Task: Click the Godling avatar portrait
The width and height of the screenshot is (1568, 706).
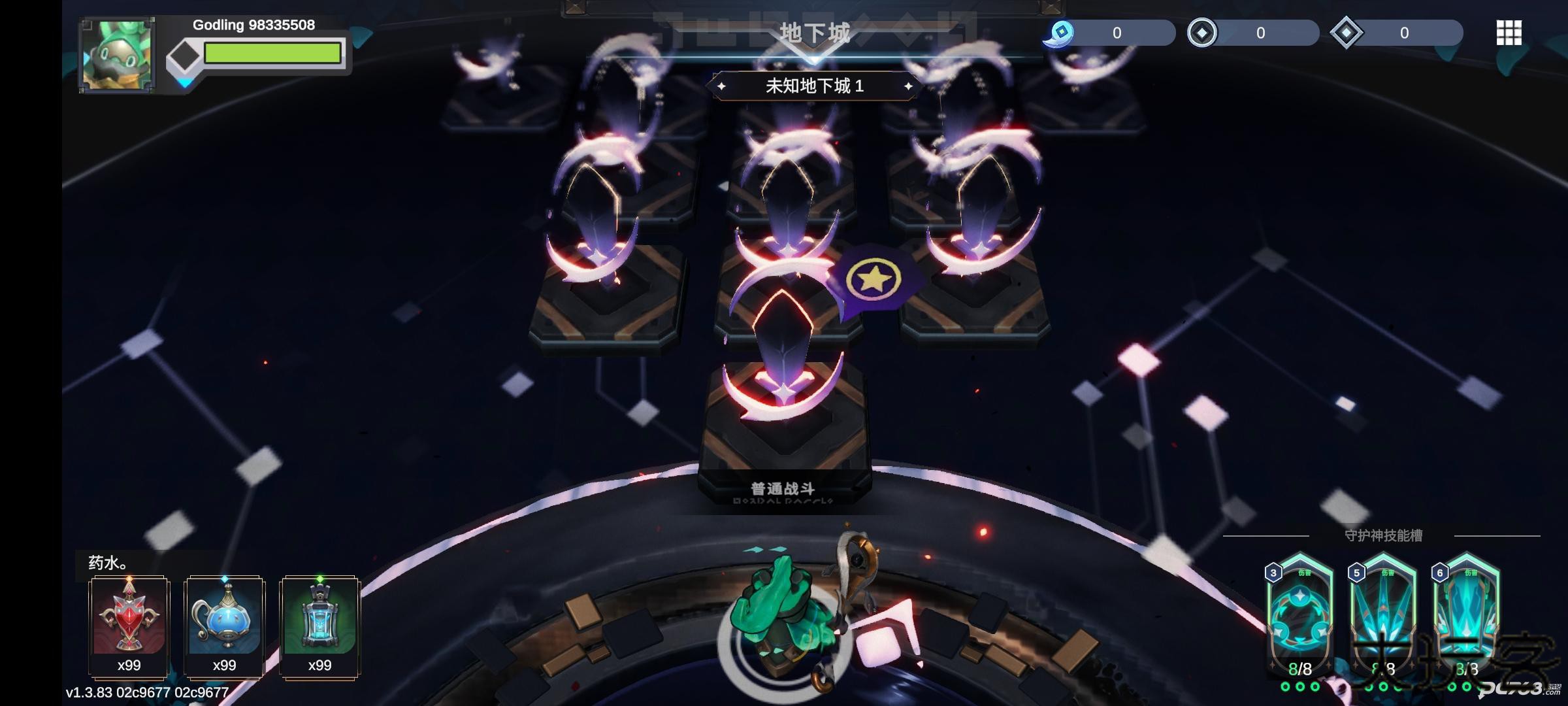Action: pos(116,52)
